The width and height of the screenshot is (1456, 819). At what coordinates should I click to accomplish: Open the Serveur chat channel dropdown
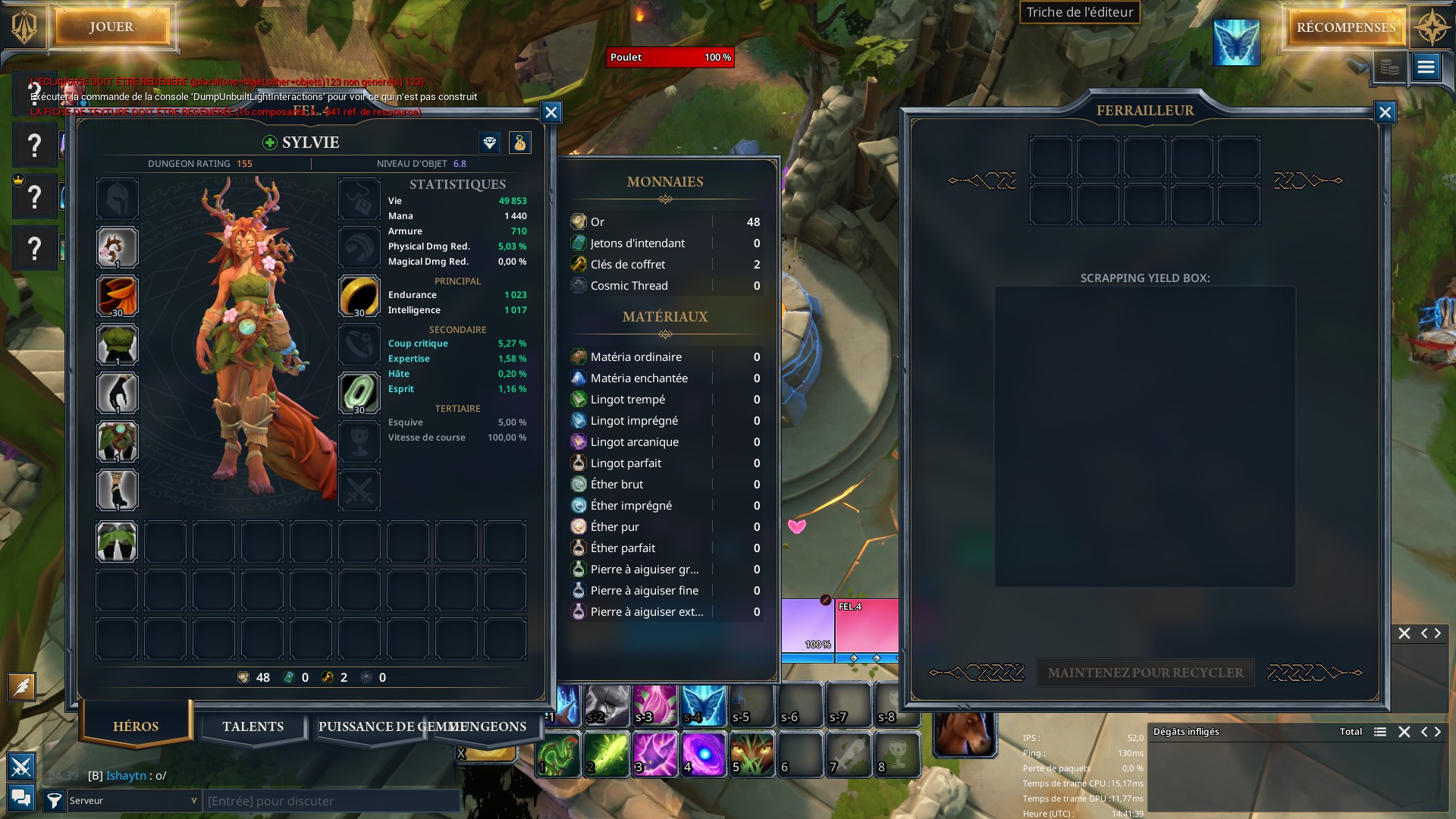click(x=133, y=801)
